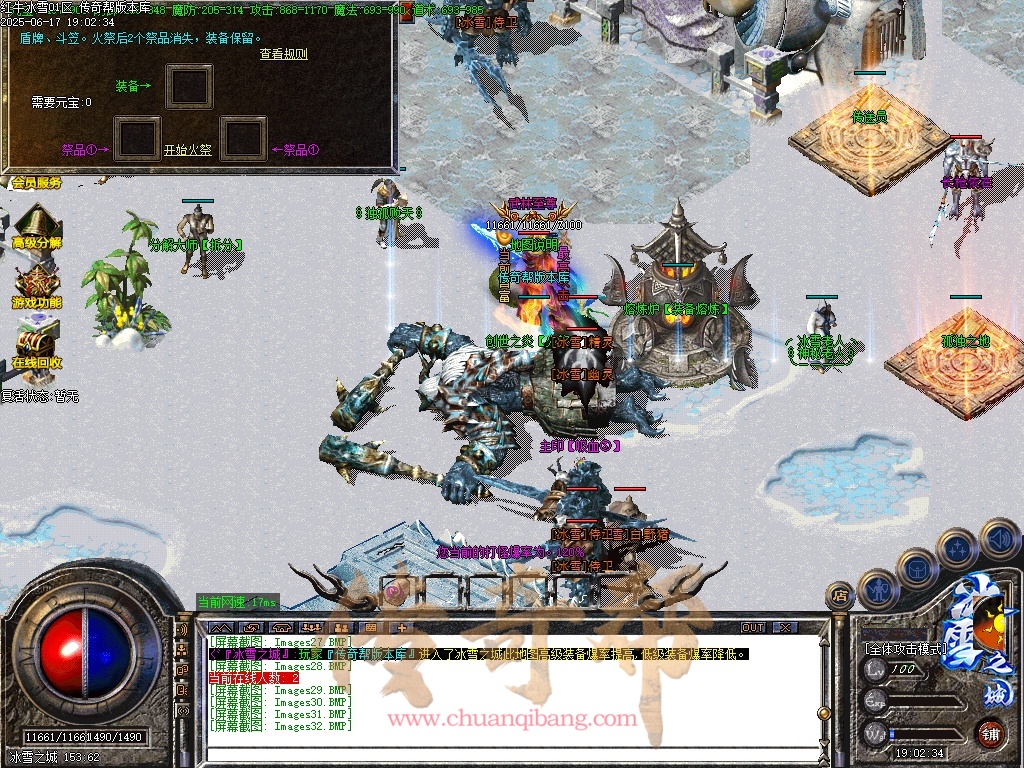Open 高级分解 advanced decomposition
Image resolution: width=1024 pixels, height=768 pixels.
tap(37, 225)
